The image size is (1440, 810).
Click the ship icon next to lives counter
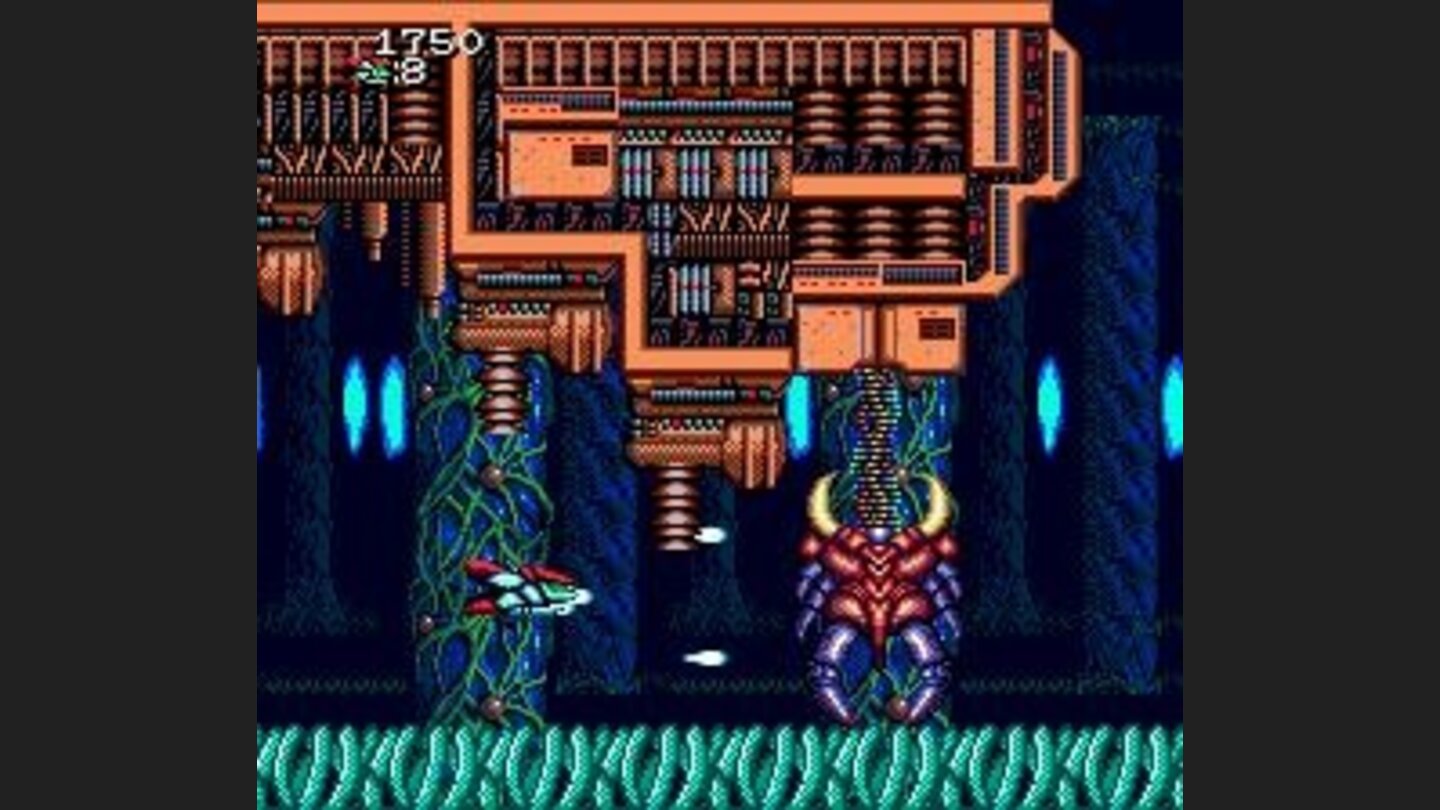374,71
